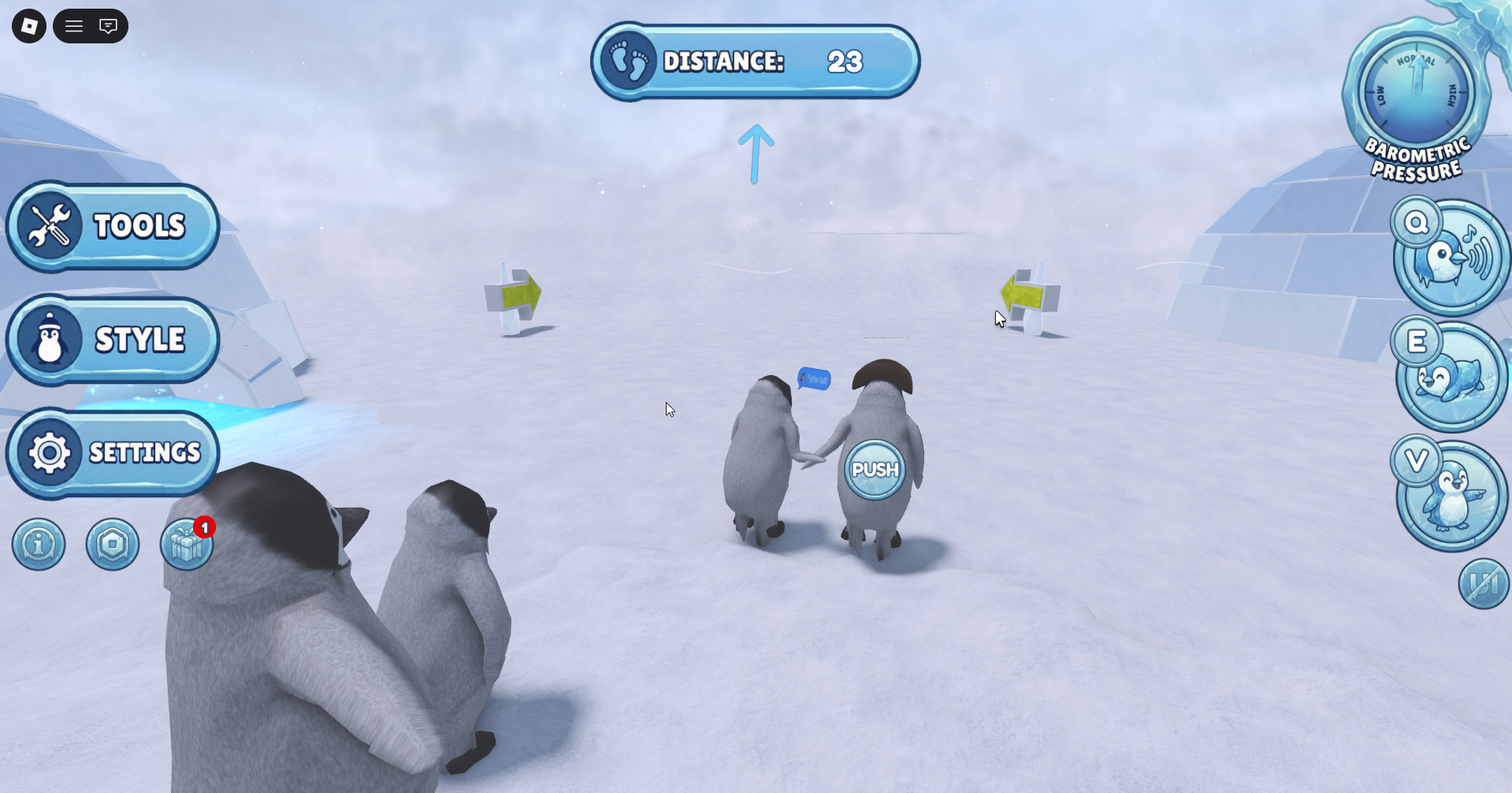This screenshot has width=1512, height=793.
Task: Use the E belly slide ability
Action: 1451,378
